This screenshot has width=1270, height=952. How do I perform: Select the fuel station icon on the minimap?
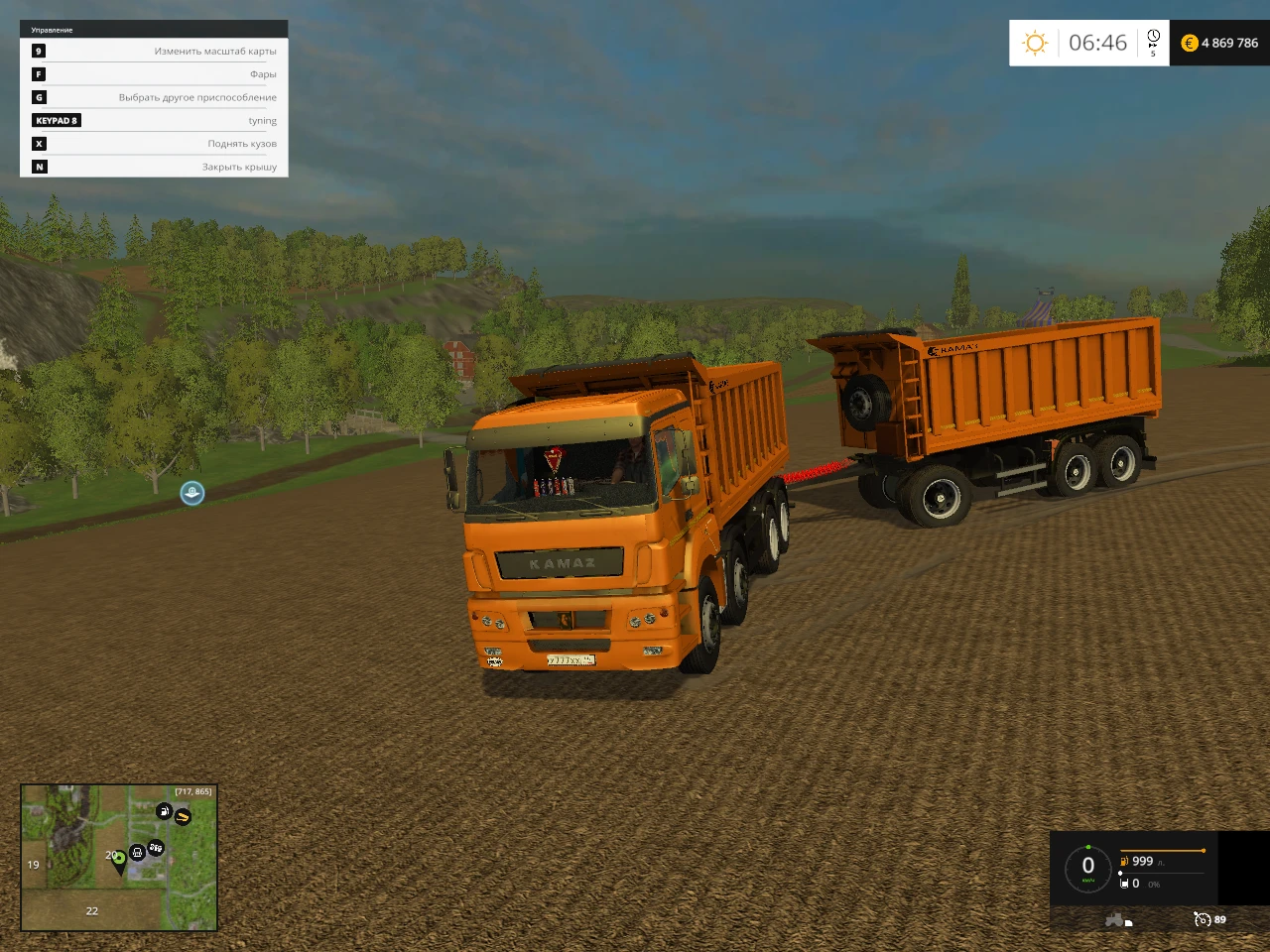pos(164,811)
